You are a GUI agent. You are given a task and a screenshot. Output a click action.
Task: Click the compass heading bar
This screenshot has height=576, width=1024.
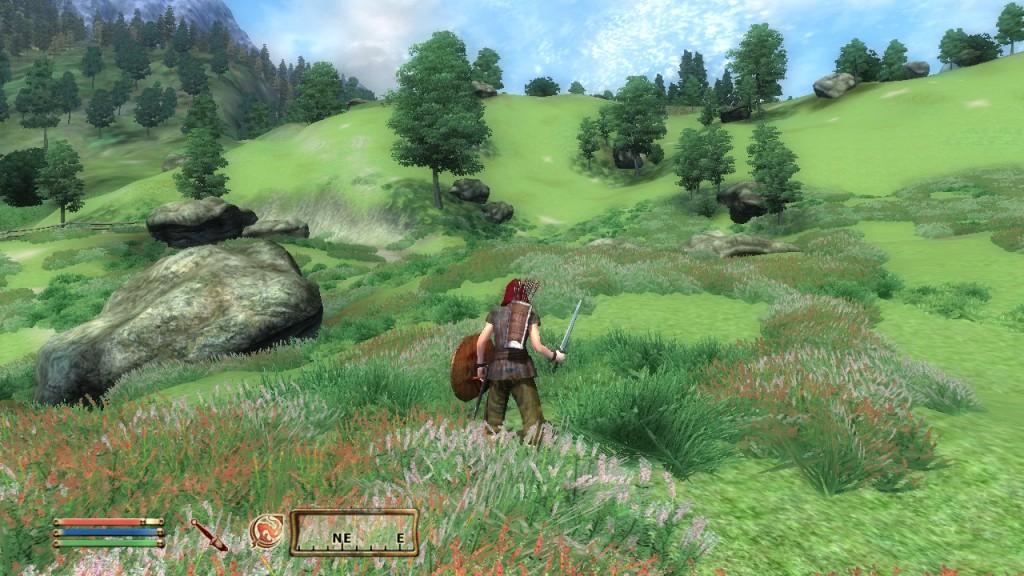tap(354, 533)
